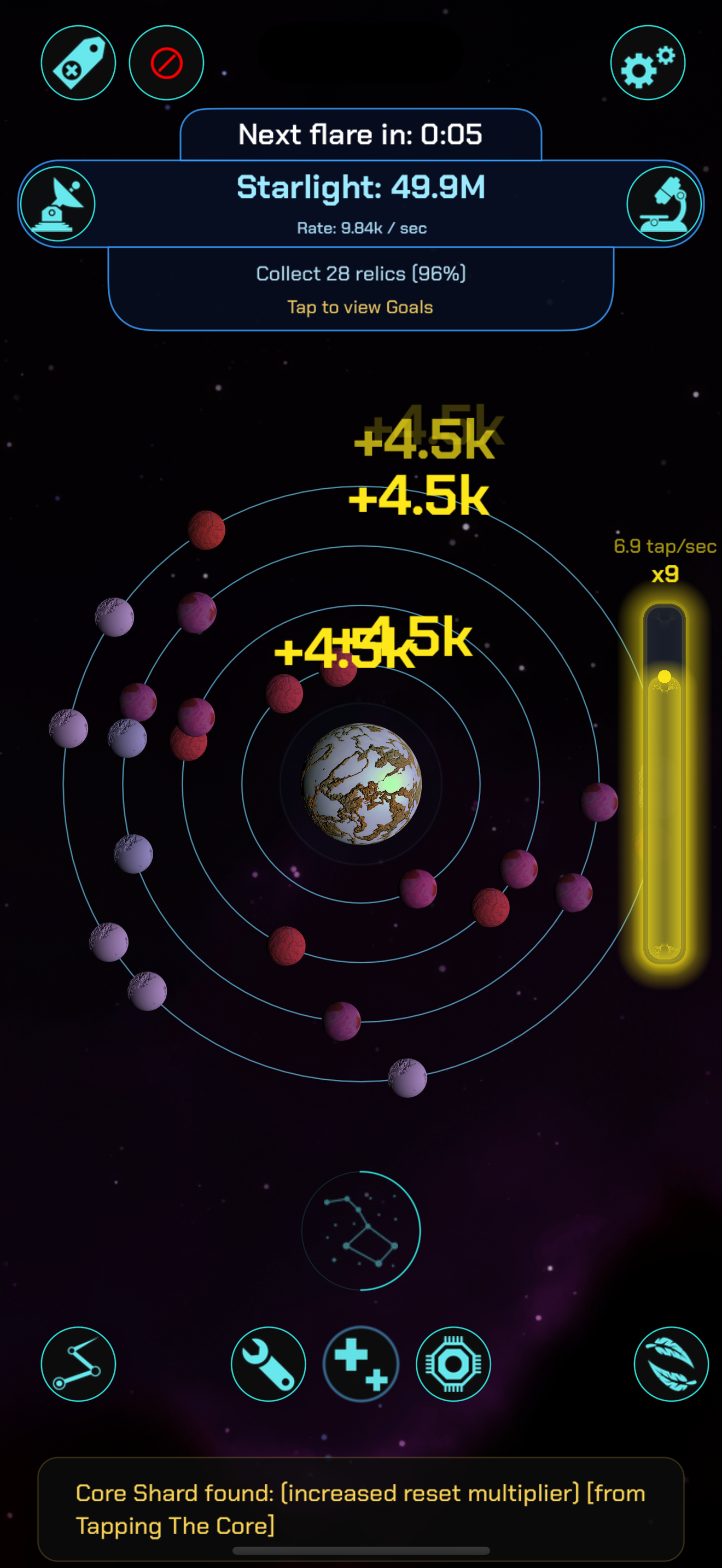Tap to view Goals
The width and height of the screenshot is (722, 1568).
click(360, 307)
